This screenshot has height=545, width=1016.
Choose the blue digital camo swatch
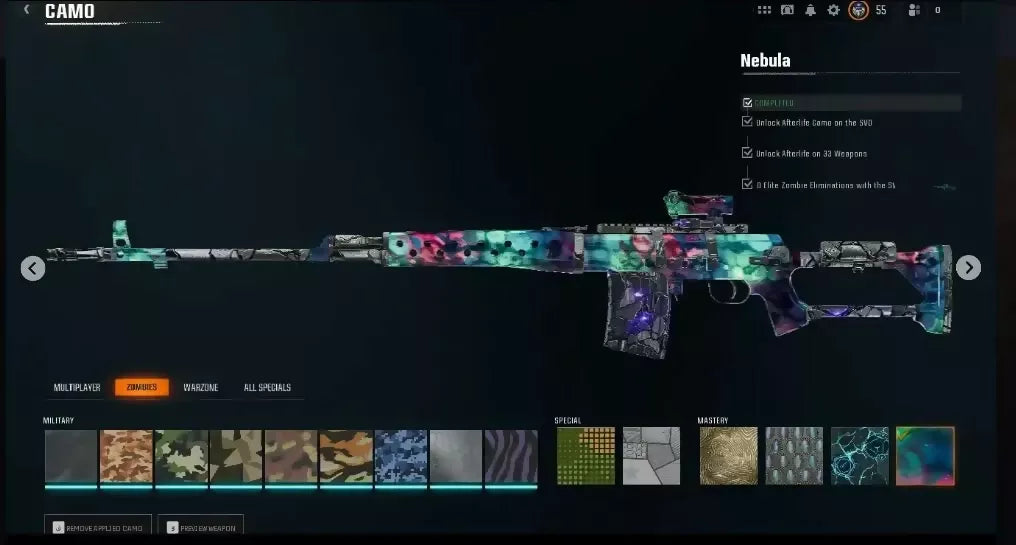[x=401, y=456]
